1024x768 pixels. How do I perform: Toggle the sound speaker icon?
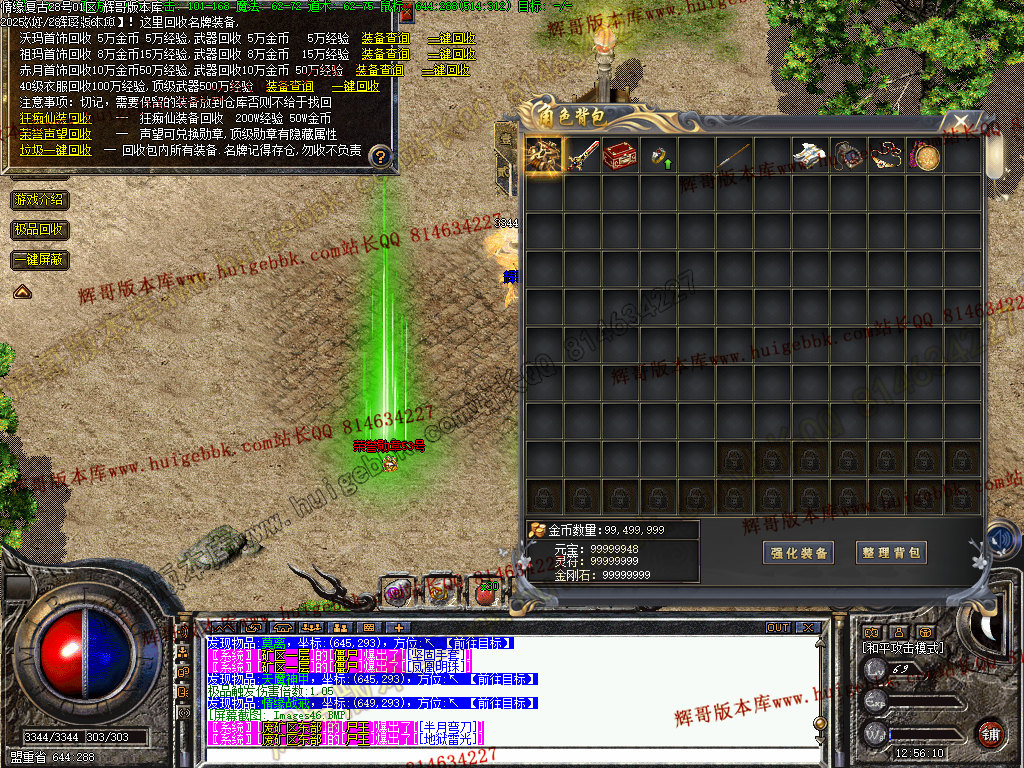tap(996, 540)
